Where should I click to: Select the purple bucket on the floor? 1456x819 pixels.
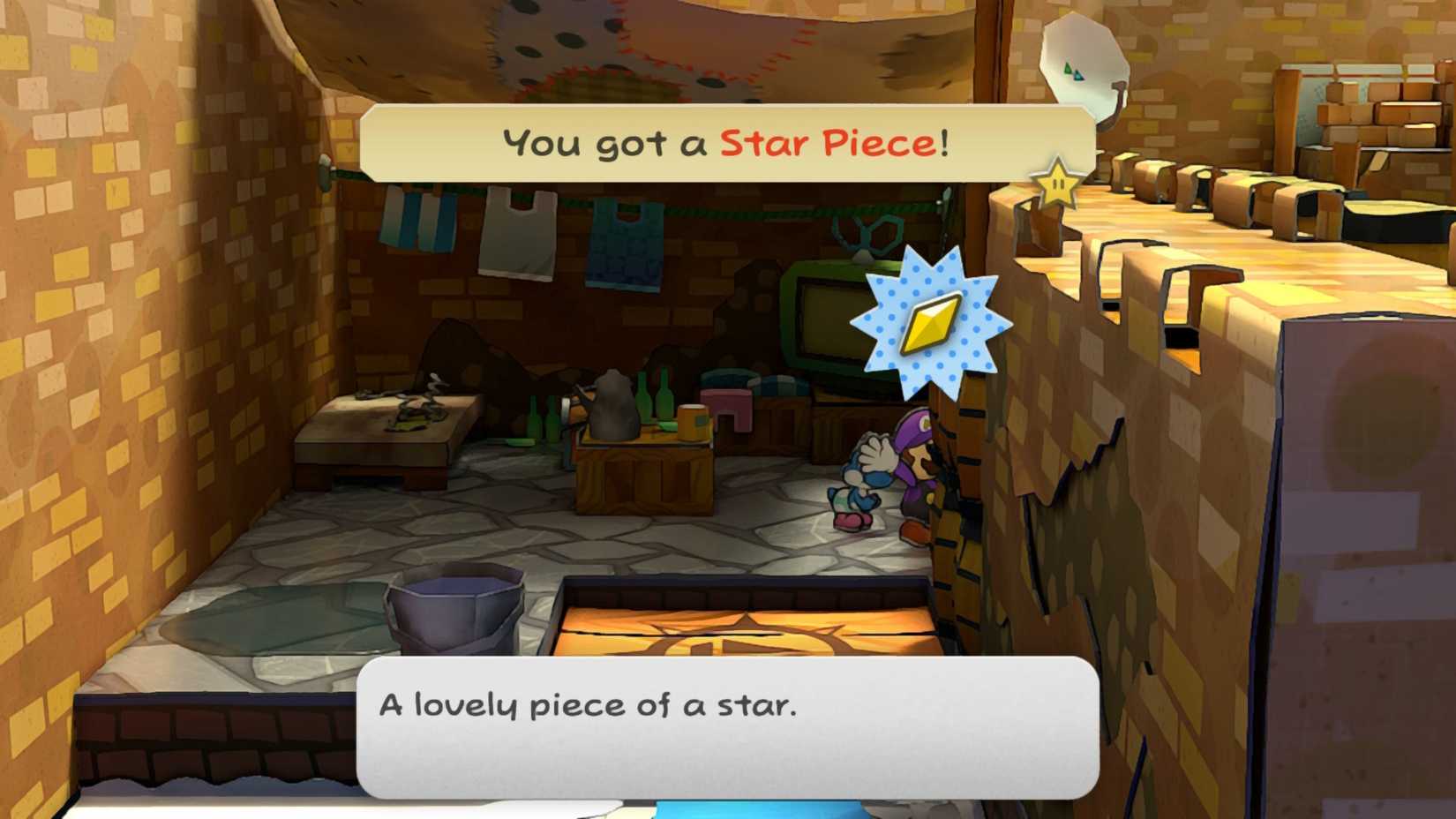[454, 611]
